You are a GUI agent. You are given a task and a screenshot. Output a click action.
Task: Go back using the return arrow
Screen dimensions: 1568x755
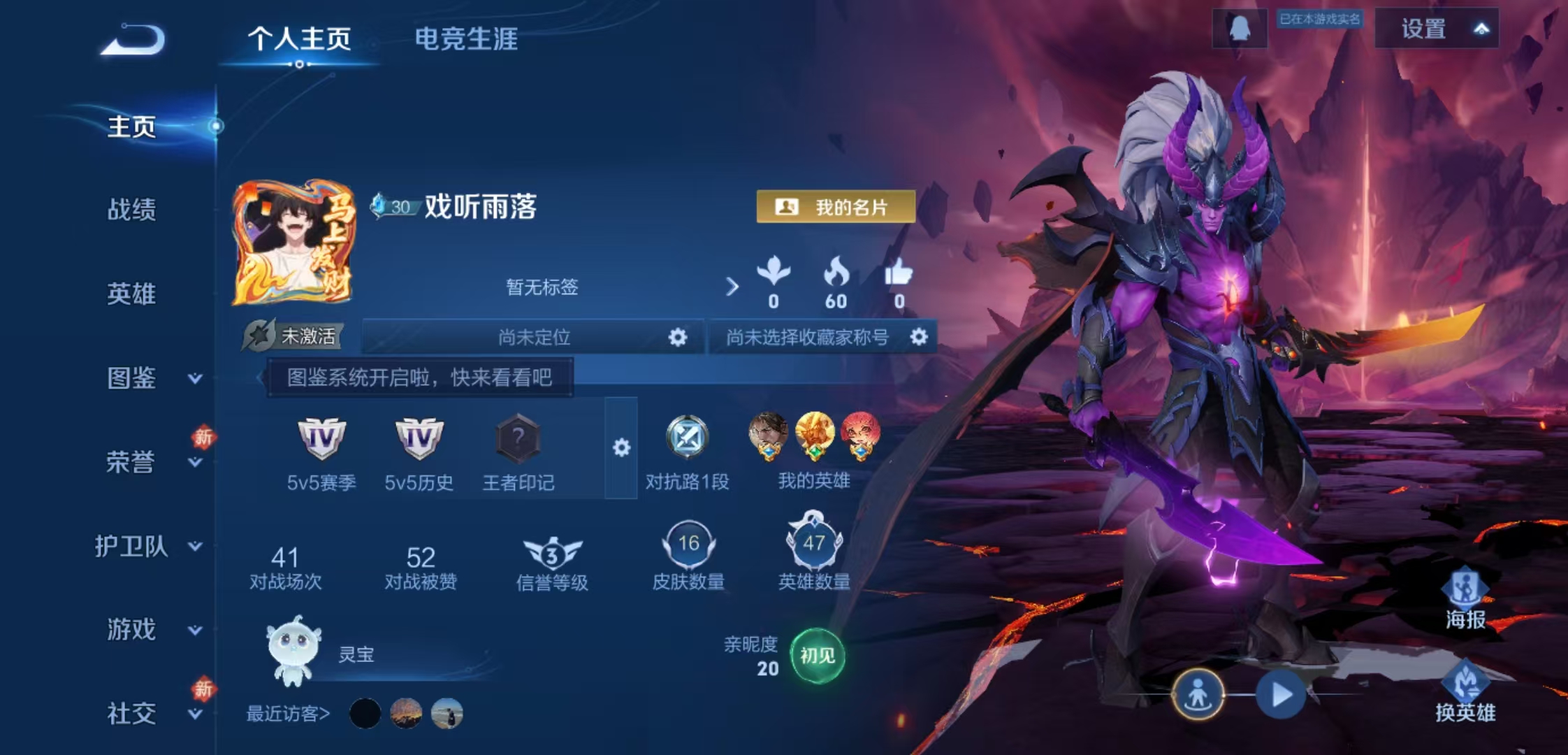click(x=133, y=40)
